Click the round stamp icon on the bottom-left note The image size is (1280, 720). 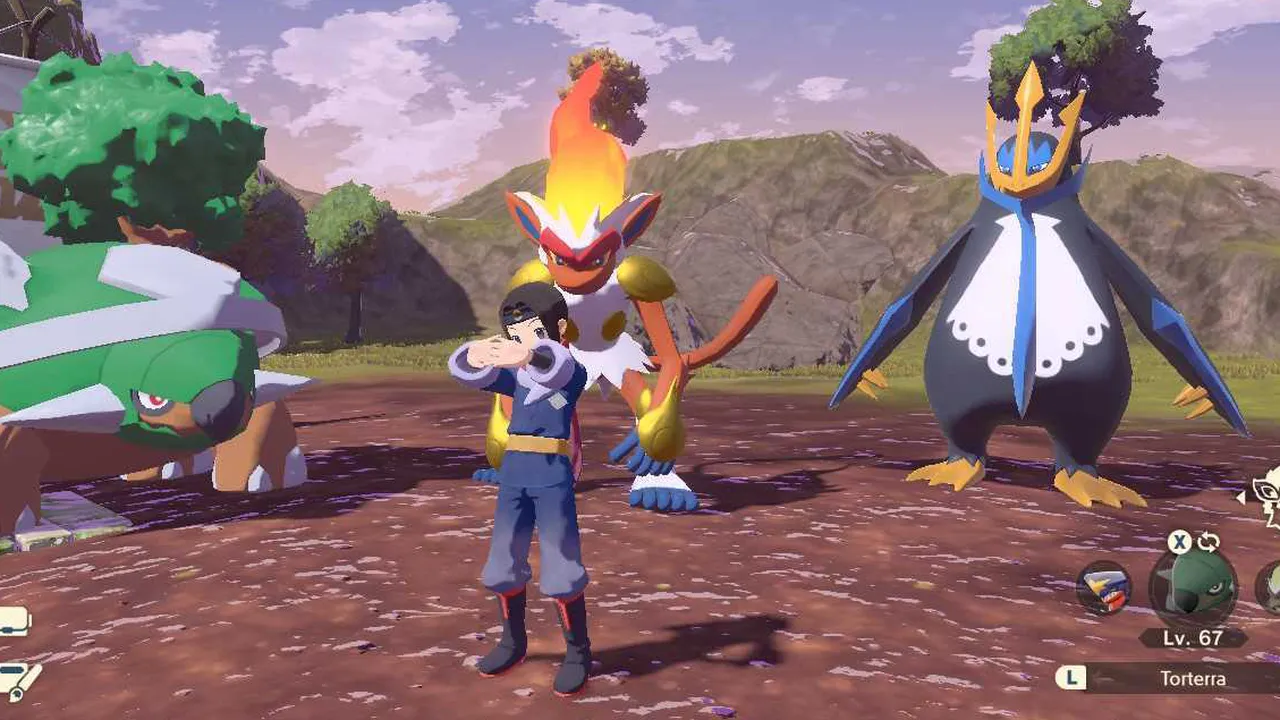pos(16,694)
